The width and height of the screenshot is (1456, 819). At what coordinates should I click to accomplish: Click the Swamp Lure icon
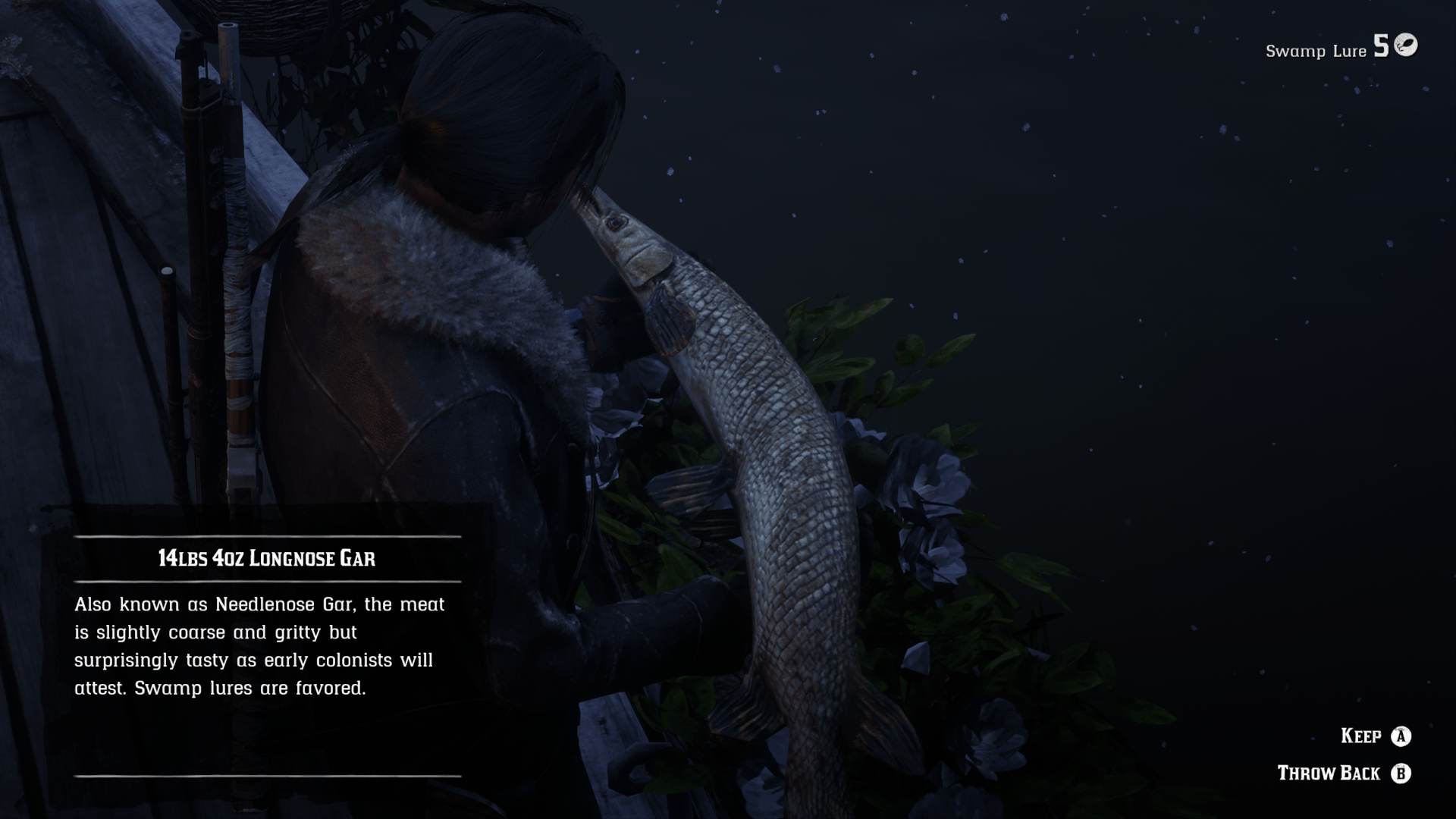click(1406, 45)
